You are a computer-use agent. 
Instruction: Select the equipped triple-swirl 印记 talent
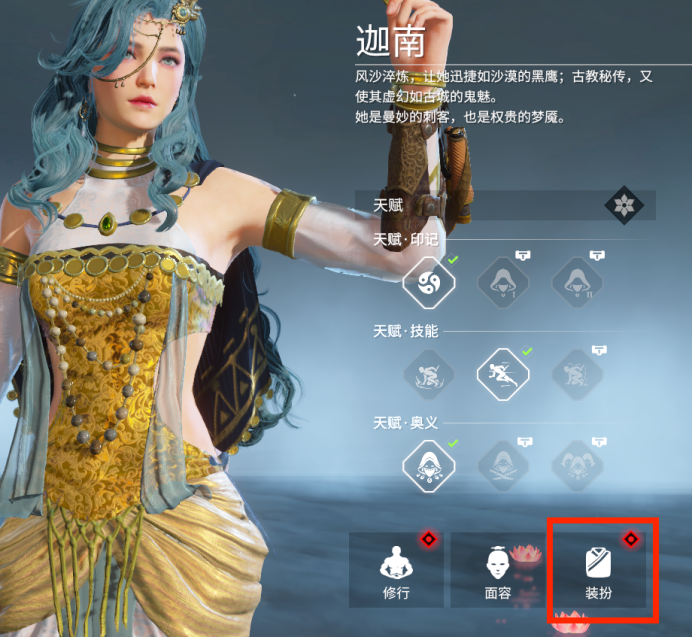(428, 283)
